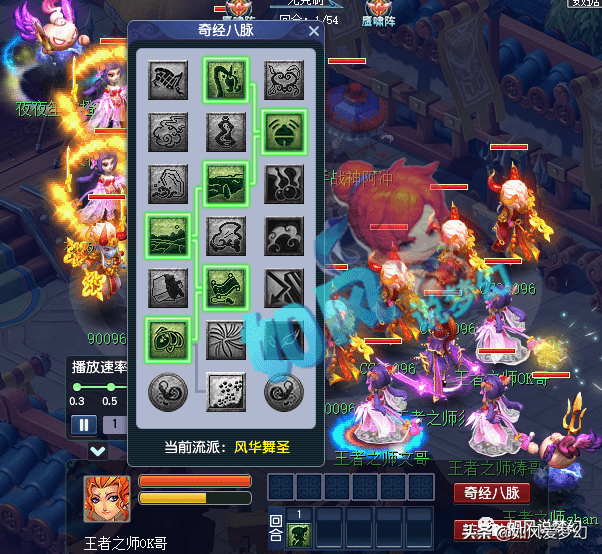Select the red-haired character portrait

point(107,498)
